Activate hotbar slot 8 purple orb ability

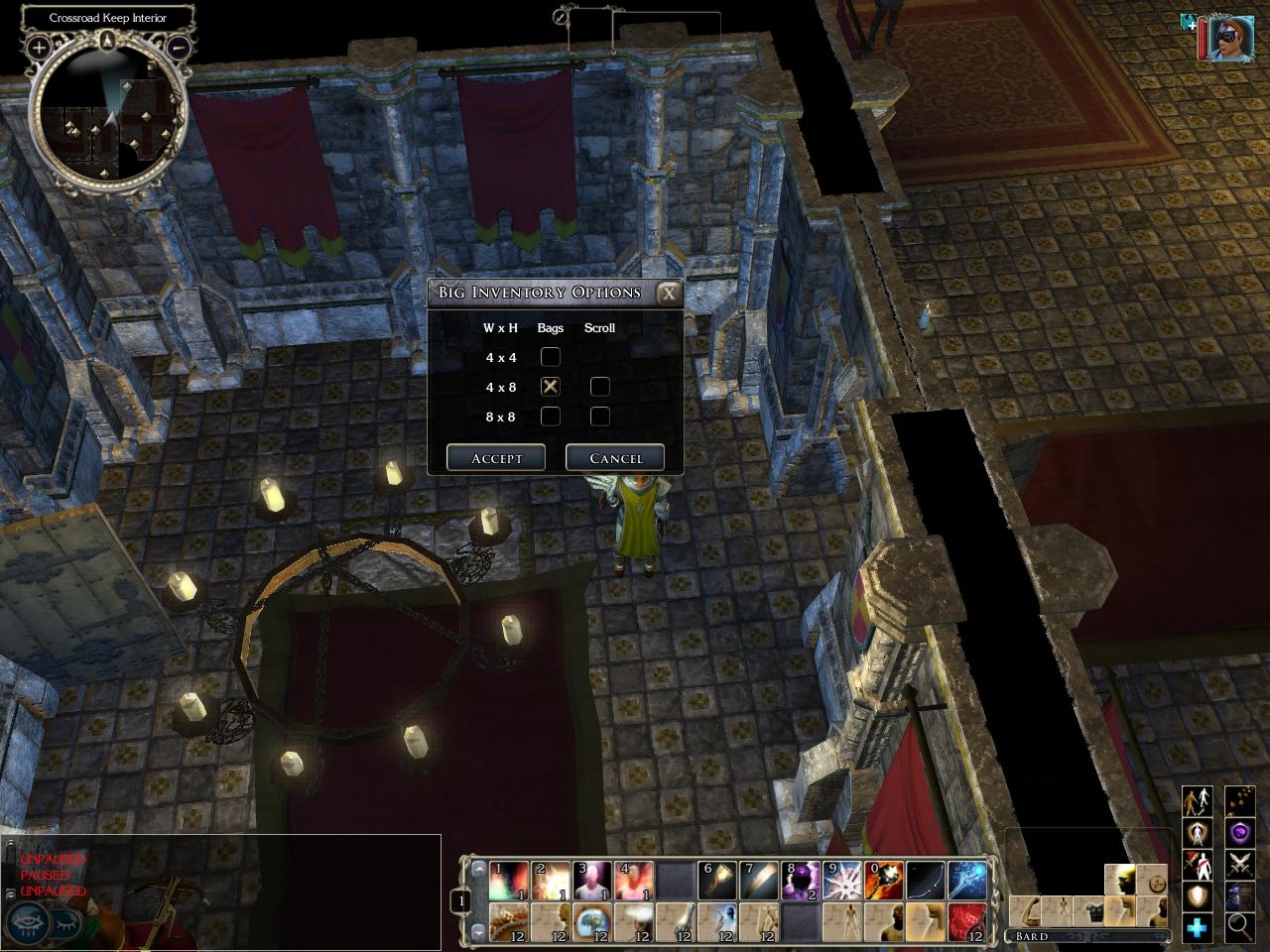tap(800, 881)
